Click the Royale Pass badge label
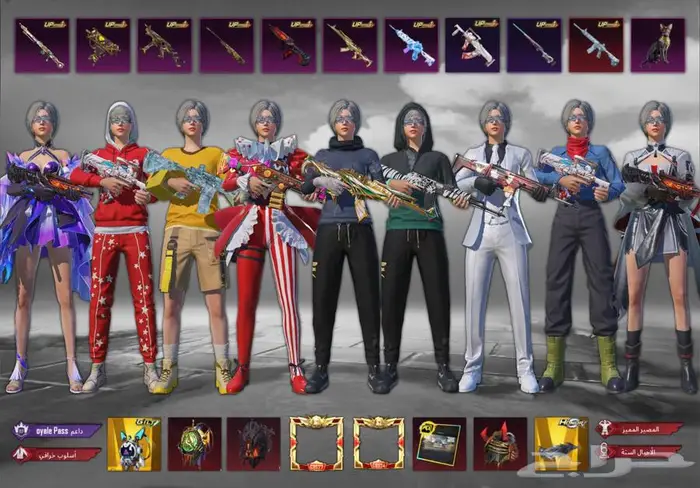The image size is (700, 488). pos(57,430)
